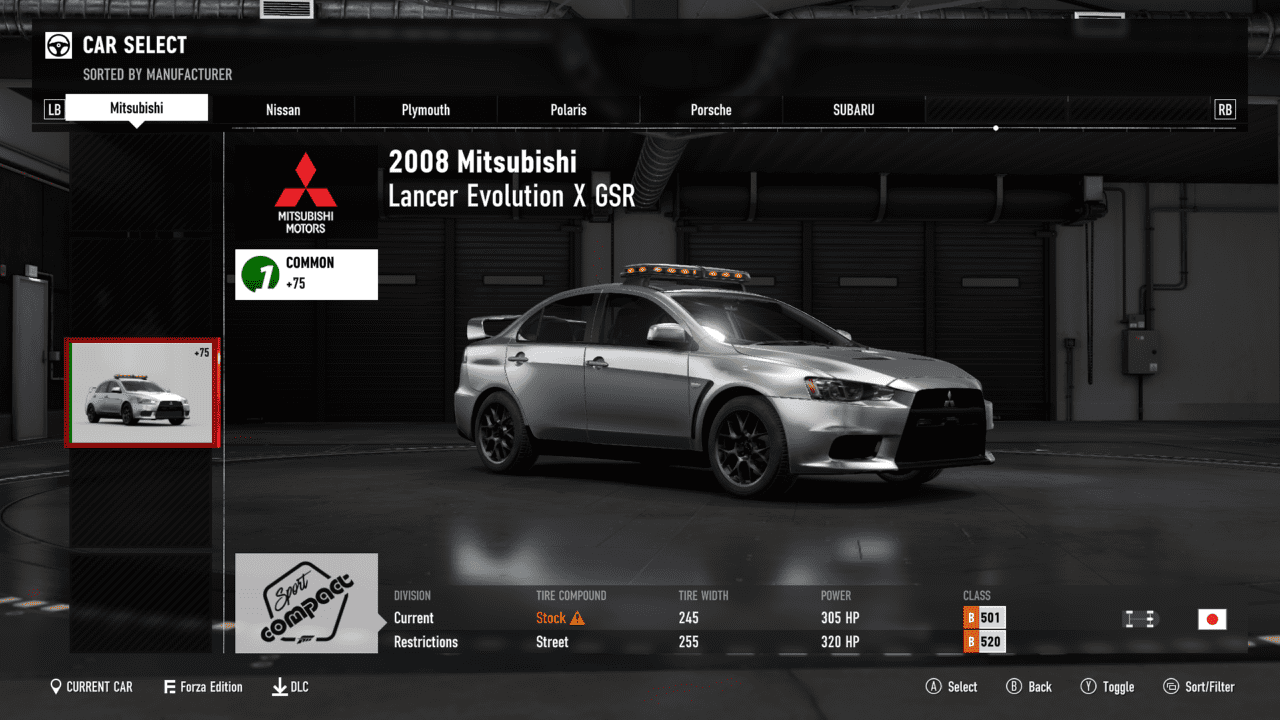Show the Polaris manufacturer tab
Screen dimensions: 1280x720
point(568,110)
